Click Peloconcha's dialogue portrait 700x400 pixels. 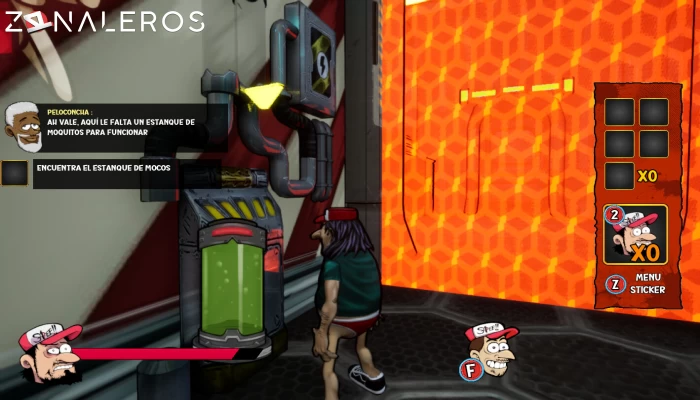pos(22,126)
